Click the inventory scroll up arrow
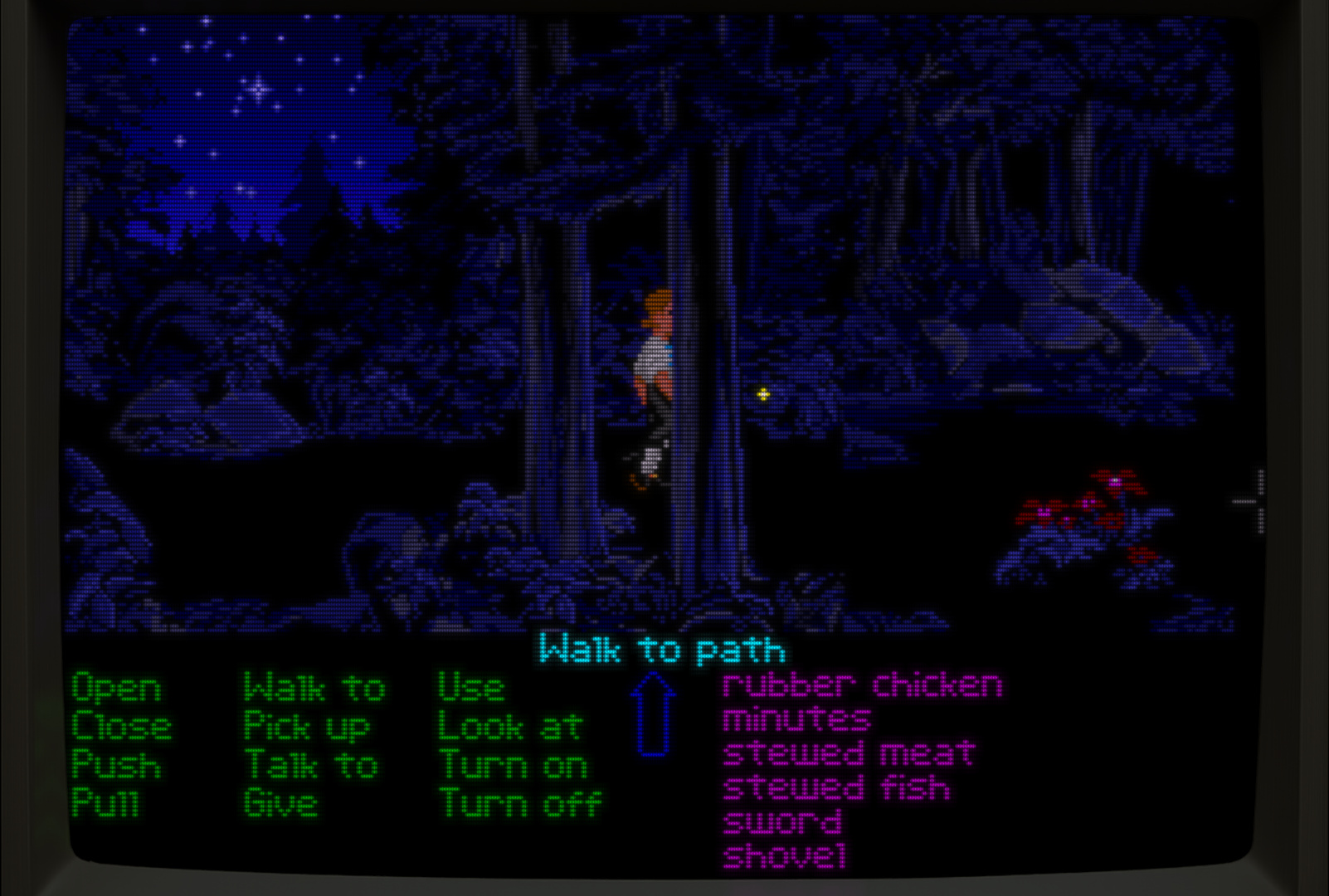Screen dimensions: 1329x896 653,713
